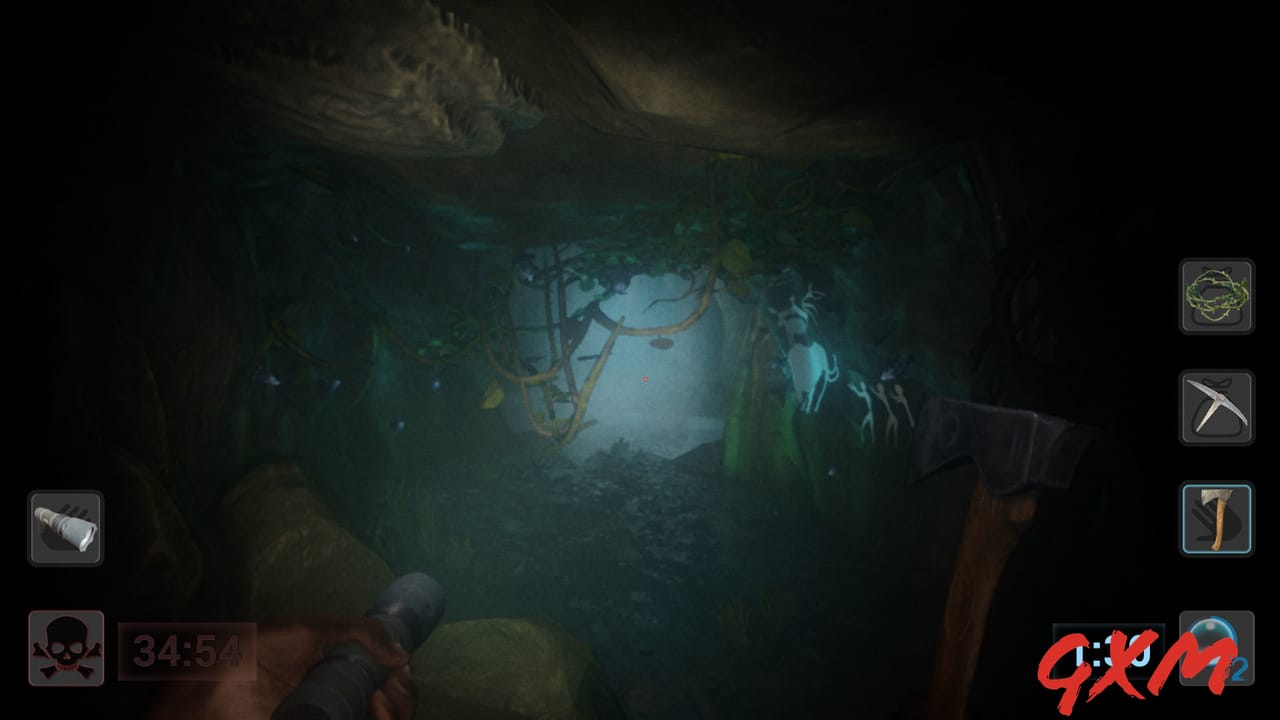
Task: Toggle the oxygen item slot bottom right
Action: coord(1216,645)
